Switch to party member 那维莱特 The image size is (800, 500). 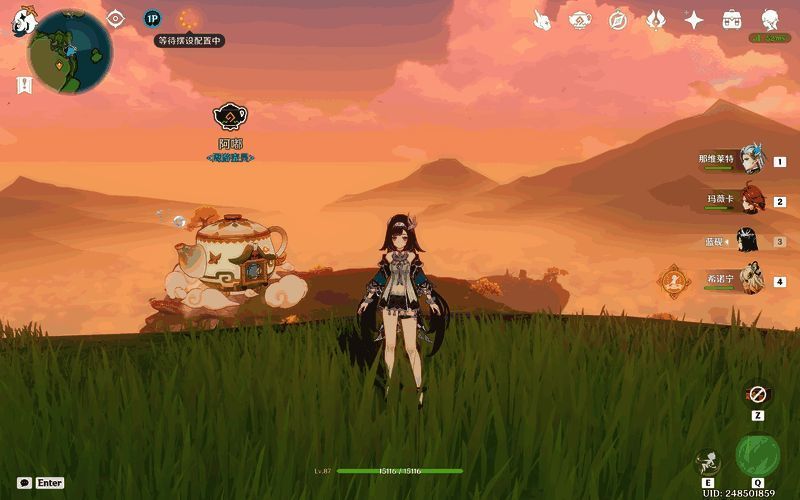[750, 161]
